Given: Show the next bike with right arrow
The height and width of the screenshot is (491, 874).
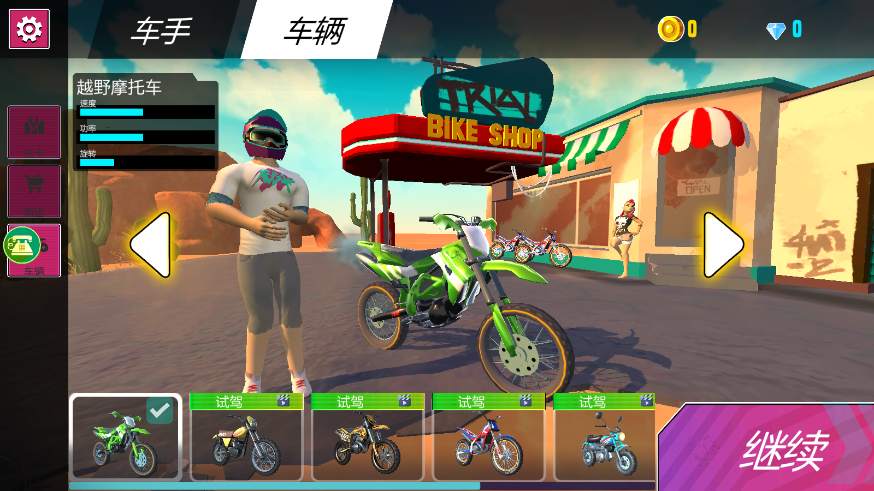Looking at the screenshot, I should pyautogui.click(x=723, y=245).
